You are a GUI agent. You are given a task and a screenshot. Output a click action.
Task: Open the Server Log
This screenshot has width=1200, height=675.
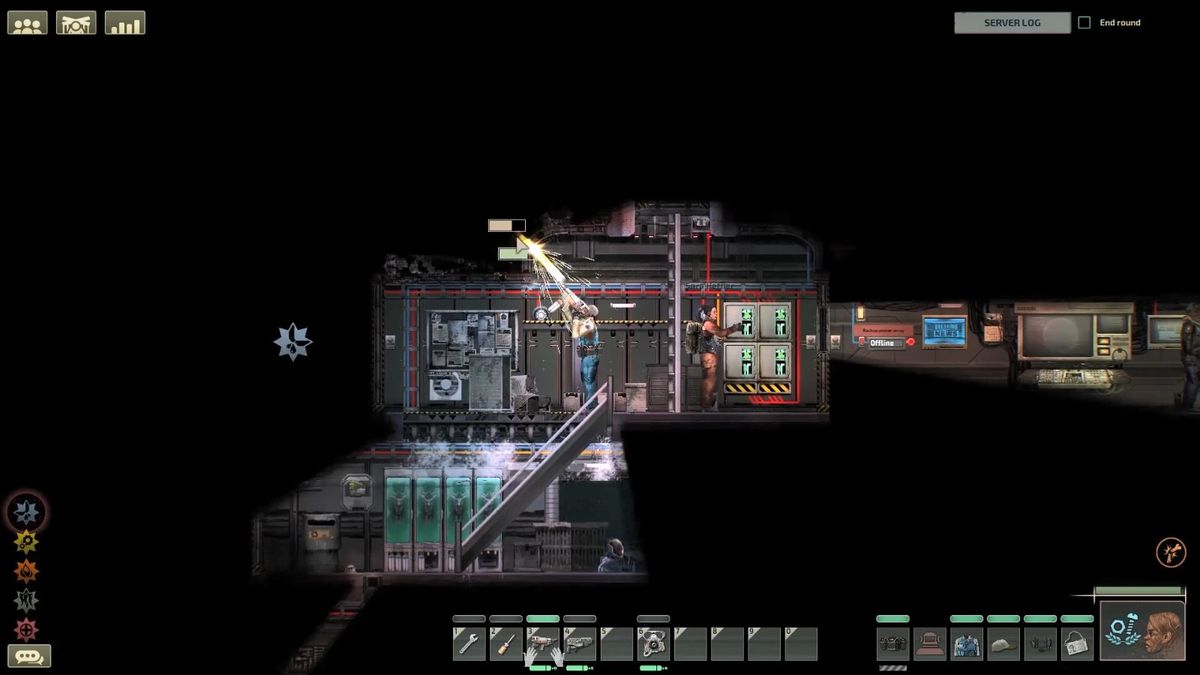tap(1012, 23)
